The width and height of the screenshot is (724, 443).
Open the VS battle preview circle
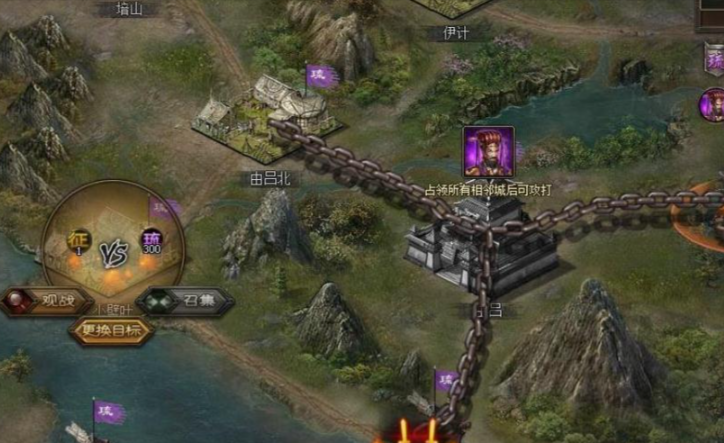(114, 245)
